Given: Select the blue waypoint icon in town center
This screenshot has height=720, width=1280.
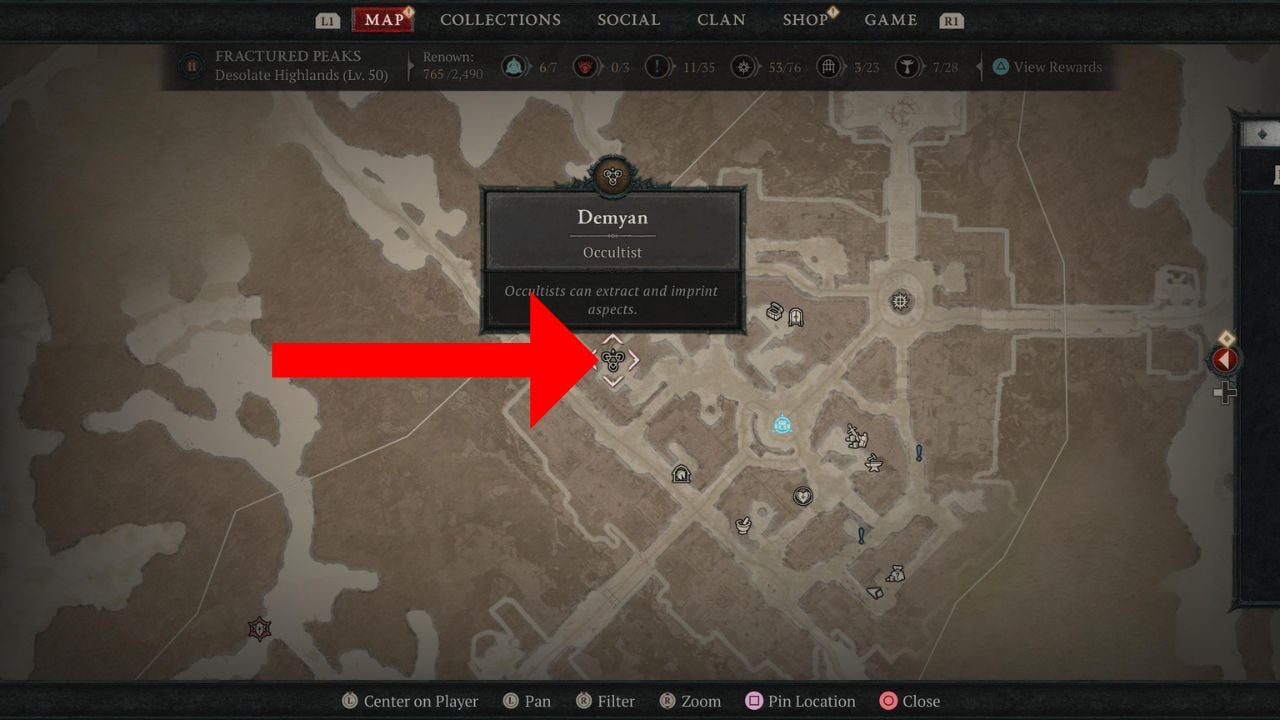Looking at the screenshot, I should coord(781,424).
